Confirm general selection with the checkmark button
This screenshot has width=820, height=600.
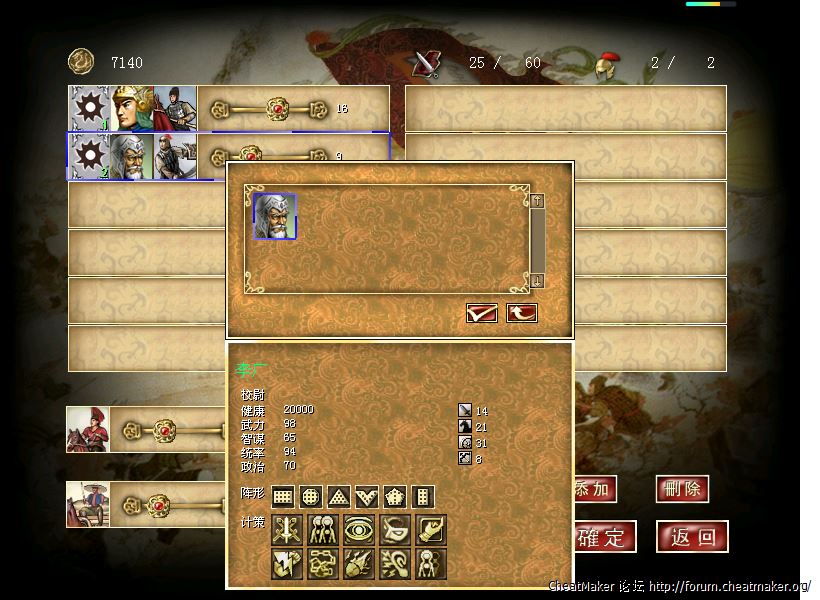coord(481,314)
